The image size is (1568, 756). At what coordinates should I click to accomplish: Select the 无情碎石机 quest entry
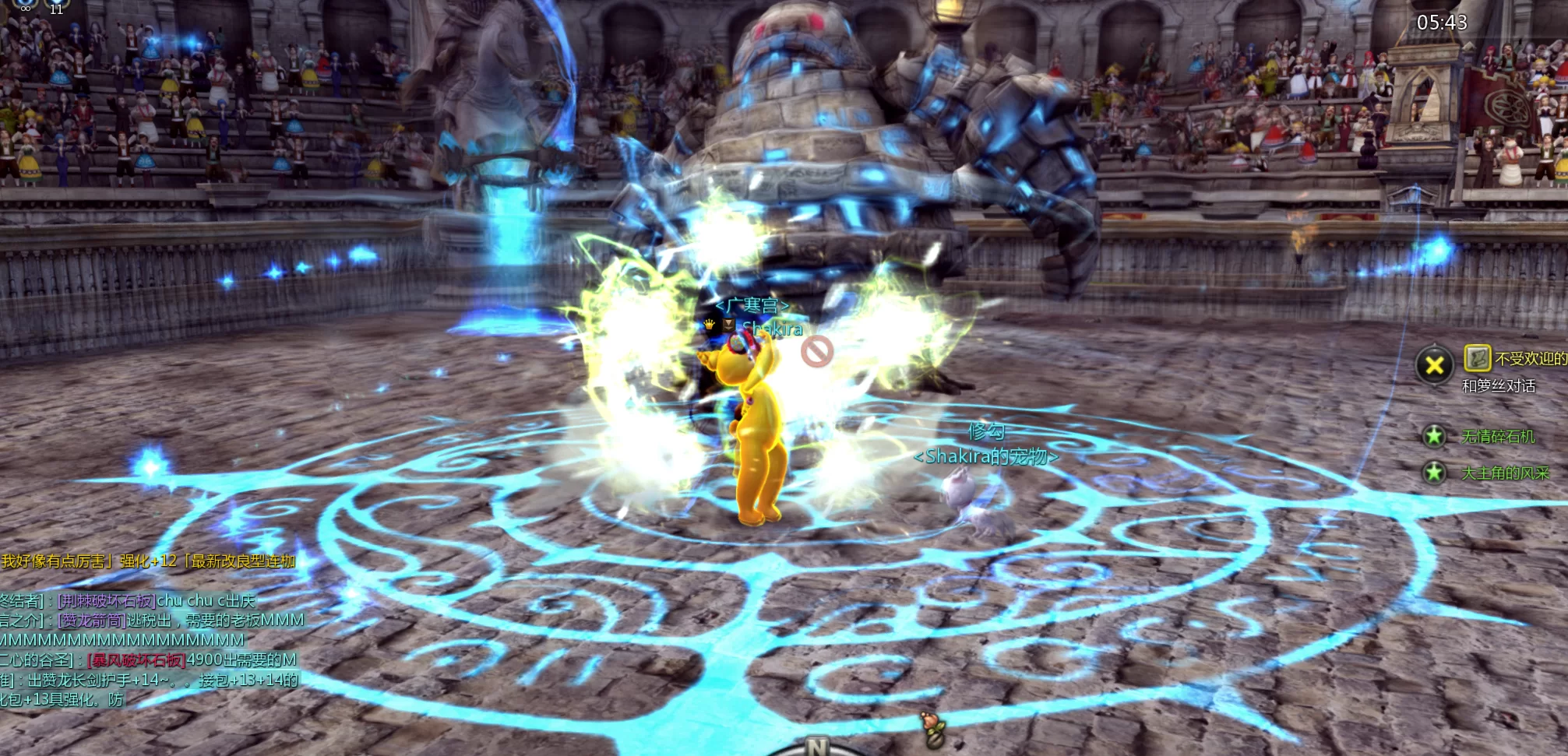tap(1498, 437)
